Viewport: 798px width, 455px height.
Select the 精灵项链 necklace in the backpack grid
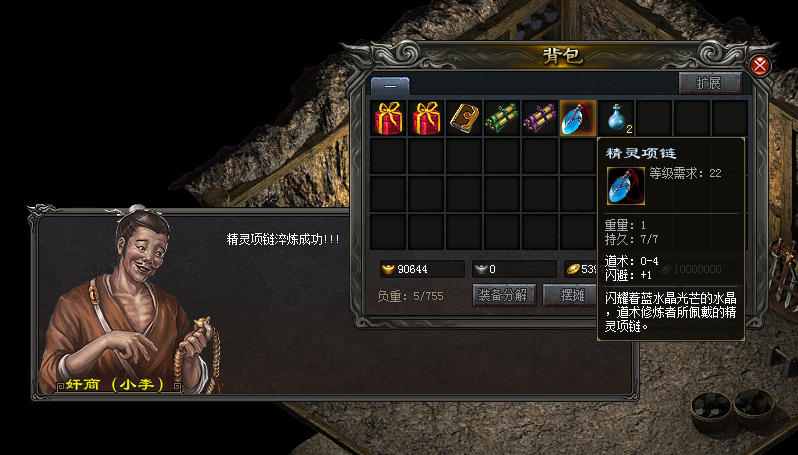click(578, 118)
